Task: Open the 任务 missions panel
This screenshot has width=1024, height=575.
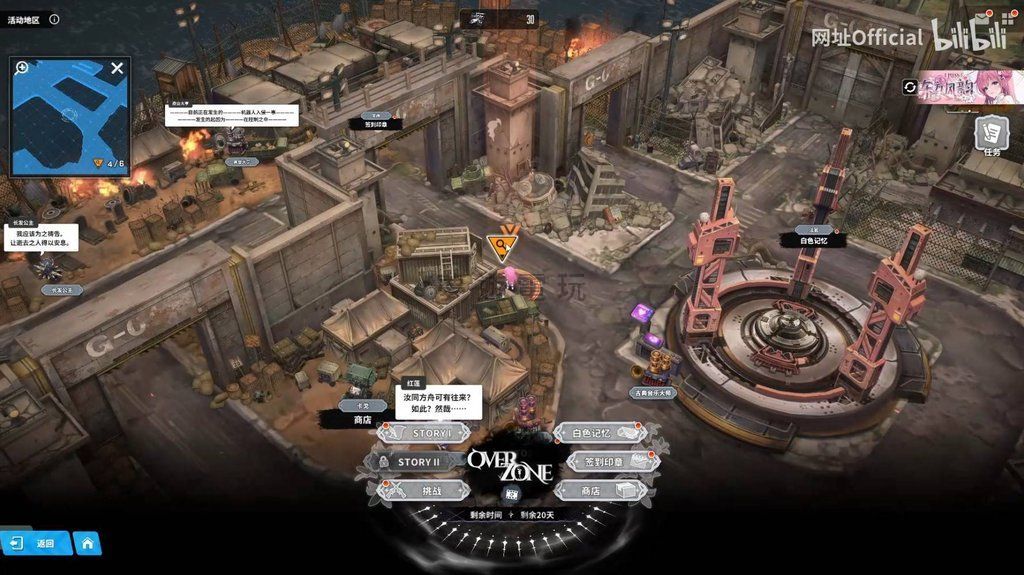Action: 991,135
